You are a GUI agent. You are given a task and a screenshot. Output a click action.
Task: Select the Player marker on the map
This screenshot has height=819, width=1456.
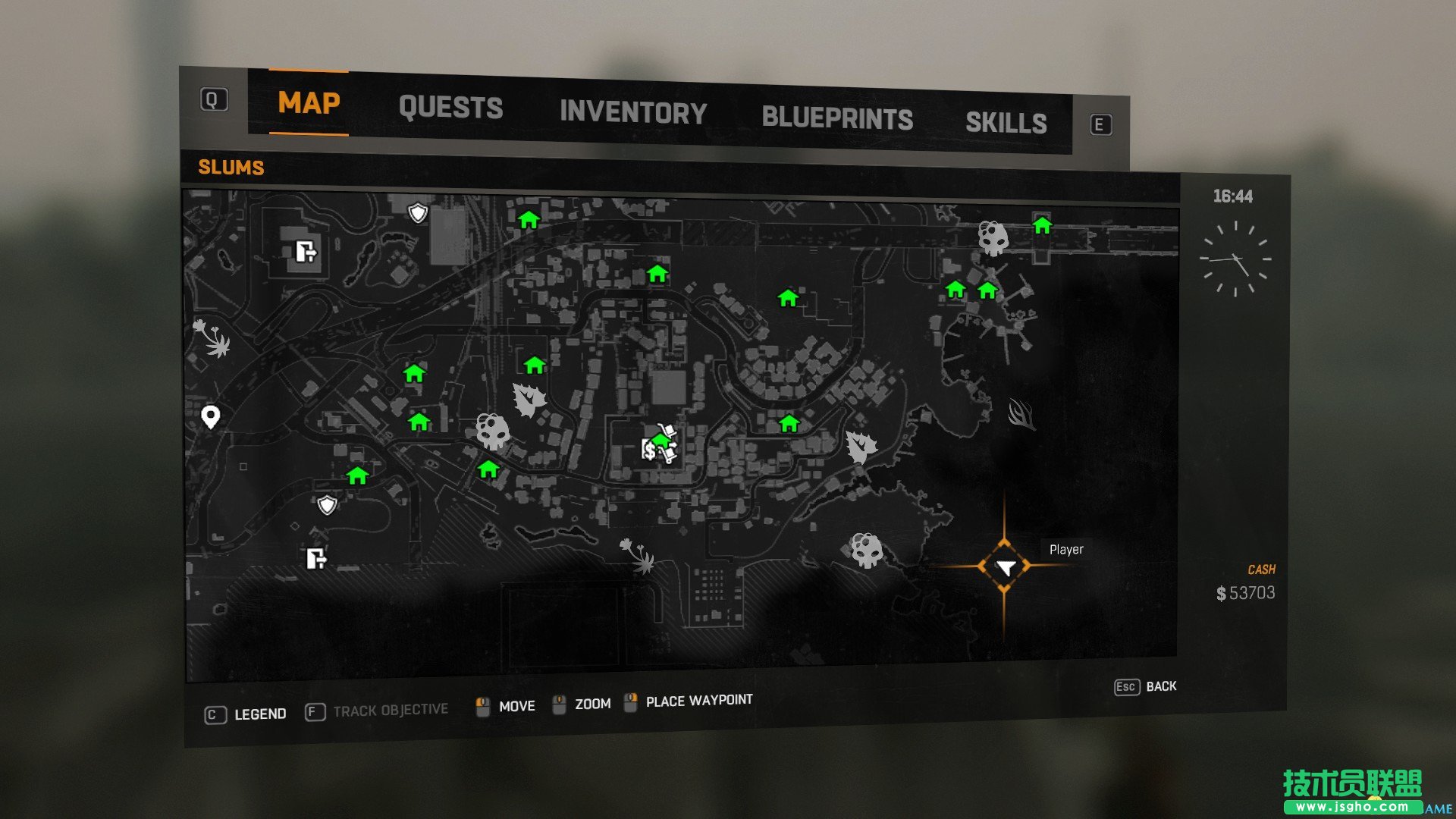(x=1005, y=567)
